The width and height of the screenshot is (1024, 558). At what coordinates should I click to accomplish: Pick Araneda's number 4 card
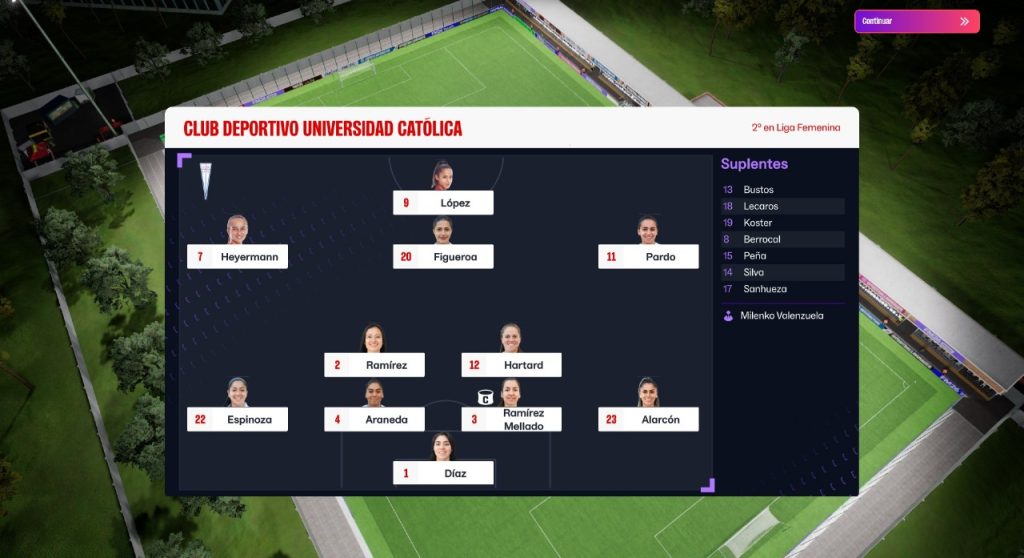pos(374,420)
